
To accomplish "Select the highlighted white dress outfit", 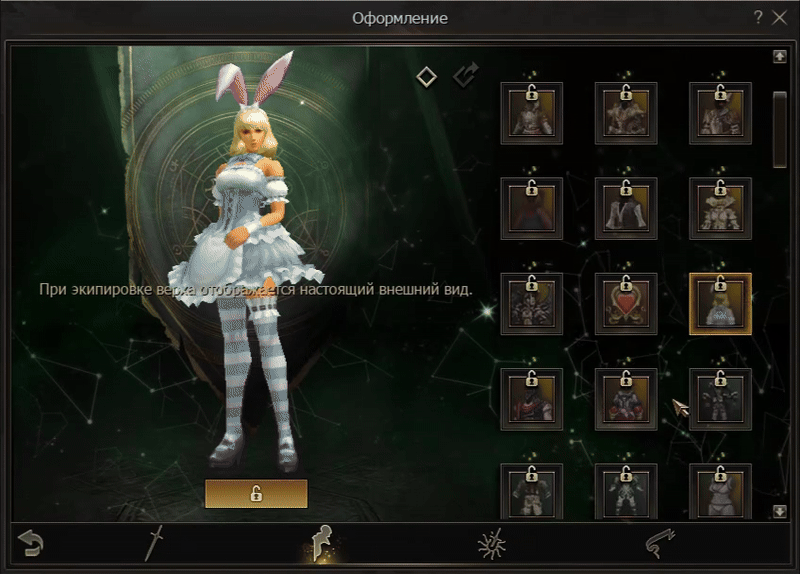I will [x=720, y=303].
